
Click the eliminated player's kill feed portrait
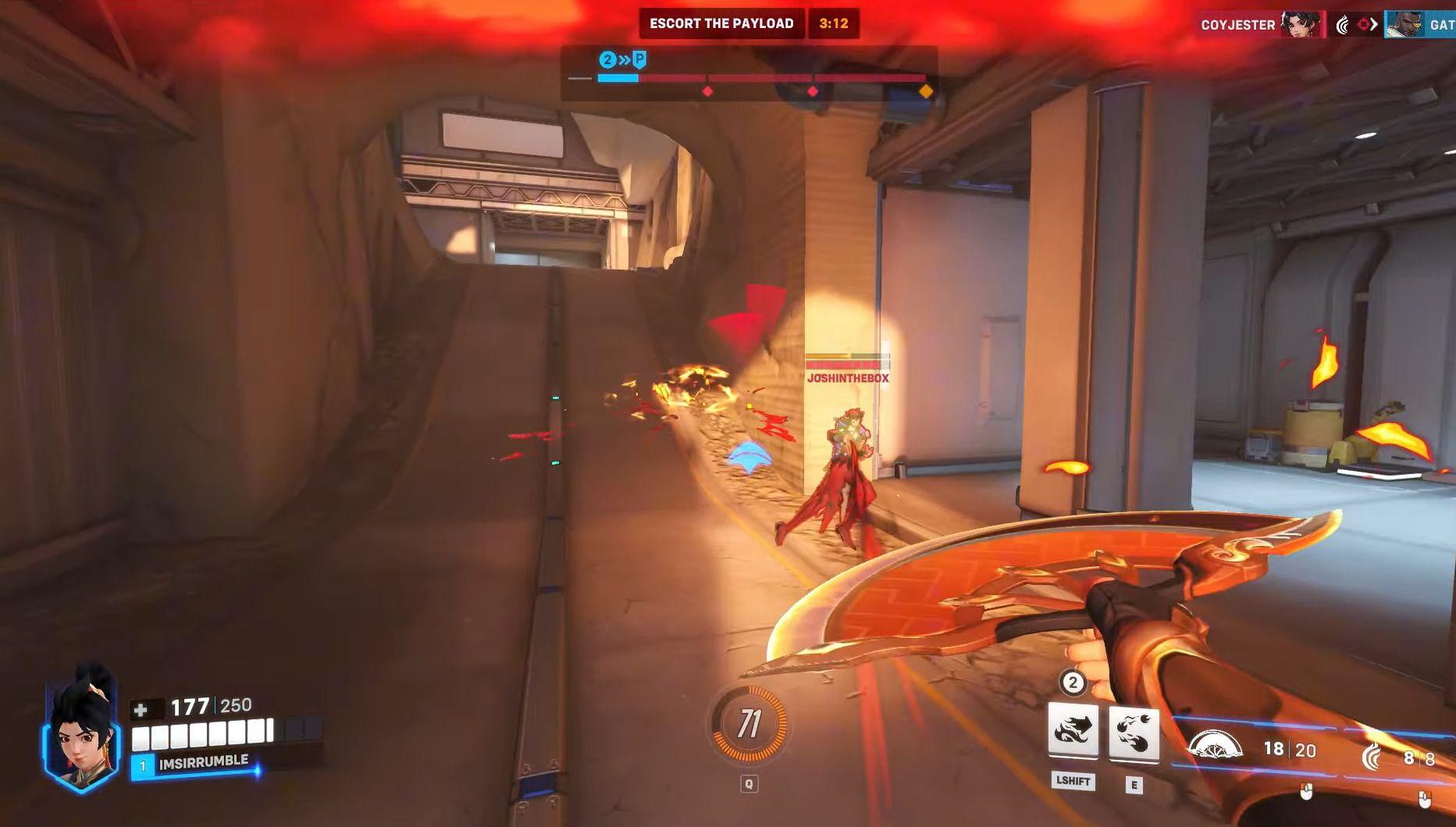[x=1403, y=24]
